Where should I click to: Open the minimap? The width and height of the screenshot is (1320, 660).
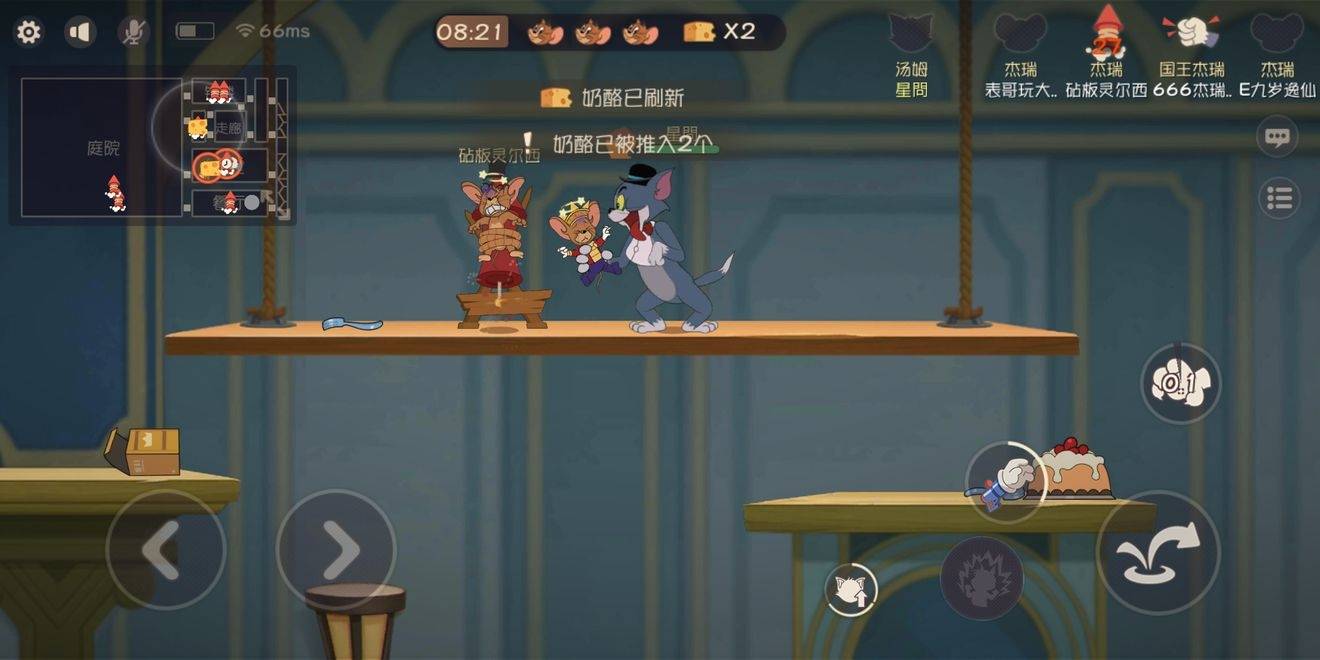[x=152, y=146]
